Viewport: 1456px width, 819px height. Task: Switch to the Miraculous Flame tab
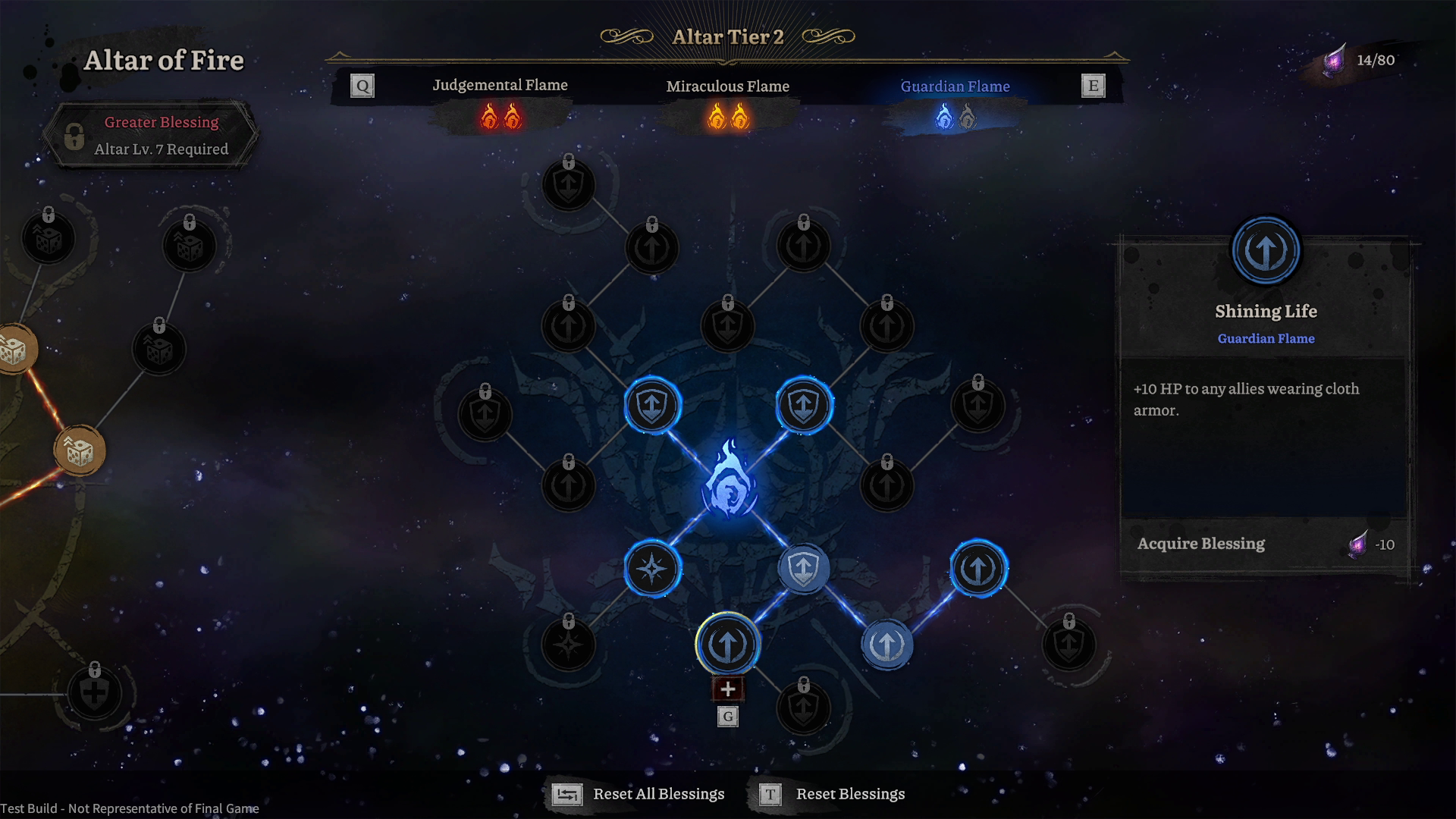727,86
